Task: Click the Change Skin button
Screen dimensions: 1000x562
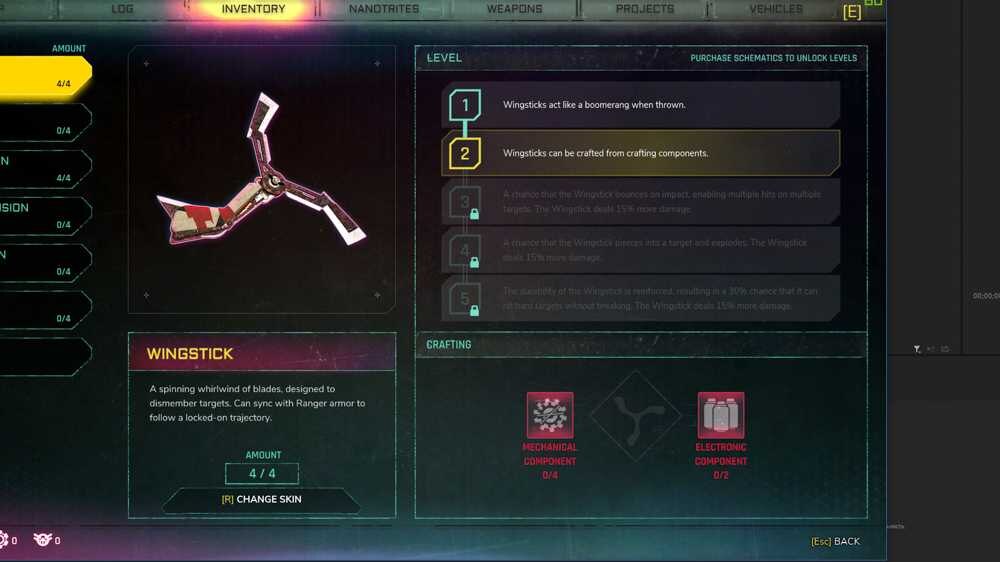Action: click(x=262, y=500)
